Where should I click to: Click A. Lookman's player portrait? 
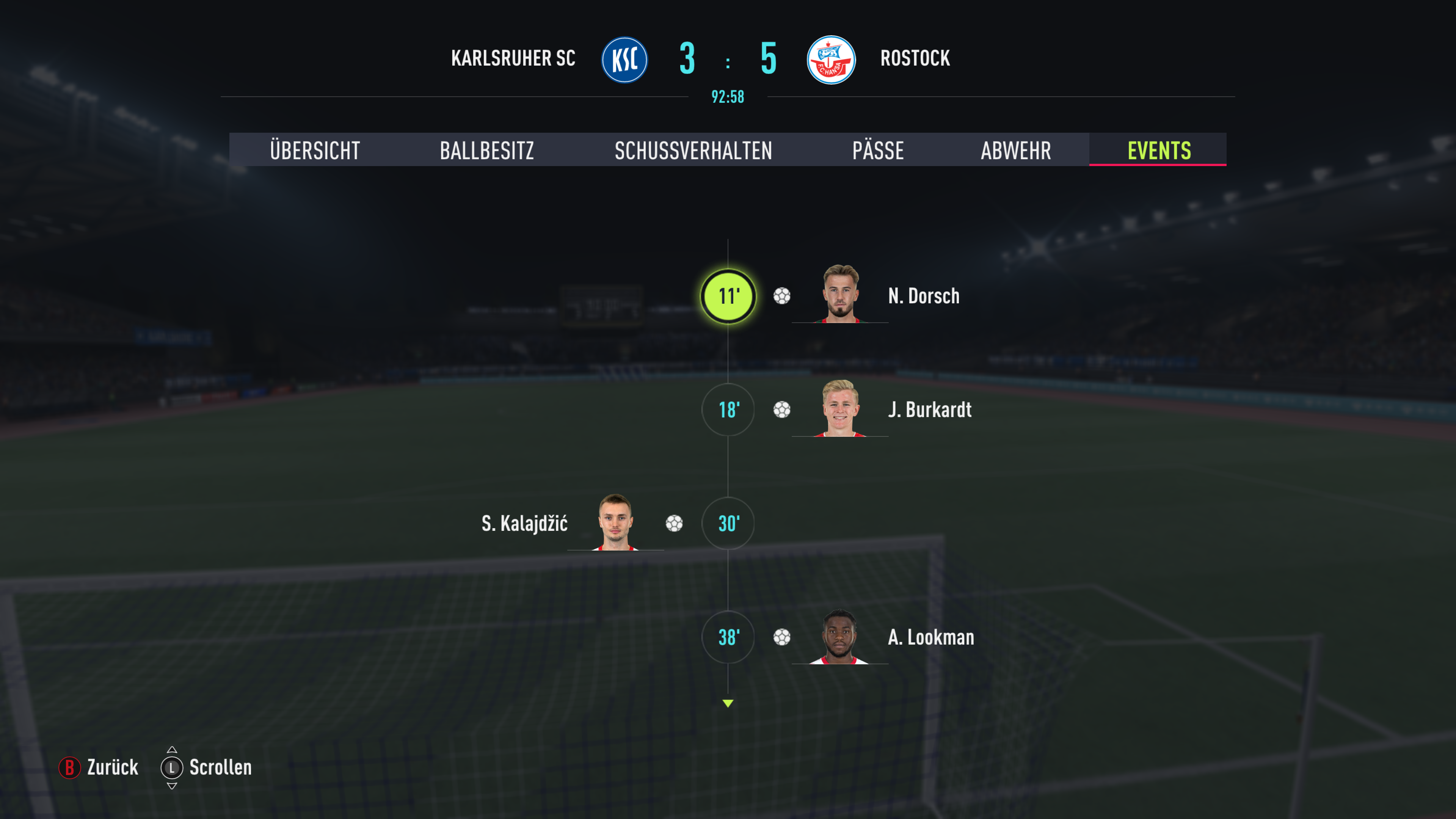click(840, 636)
